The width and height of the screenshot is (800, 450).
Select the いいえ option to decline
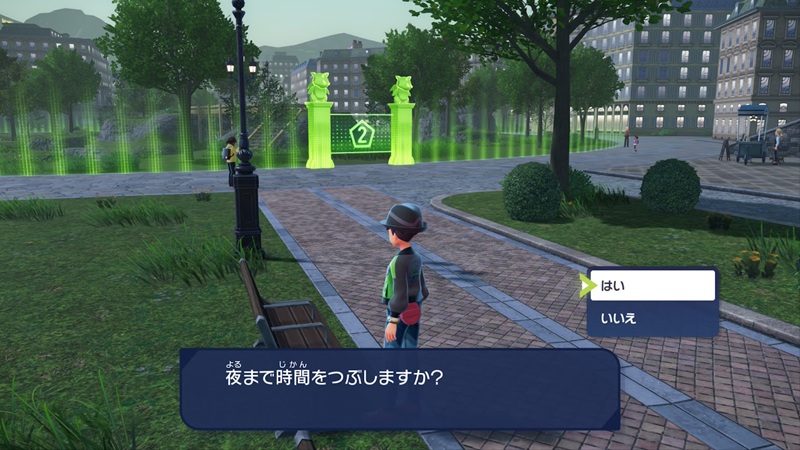click(652, 319)
